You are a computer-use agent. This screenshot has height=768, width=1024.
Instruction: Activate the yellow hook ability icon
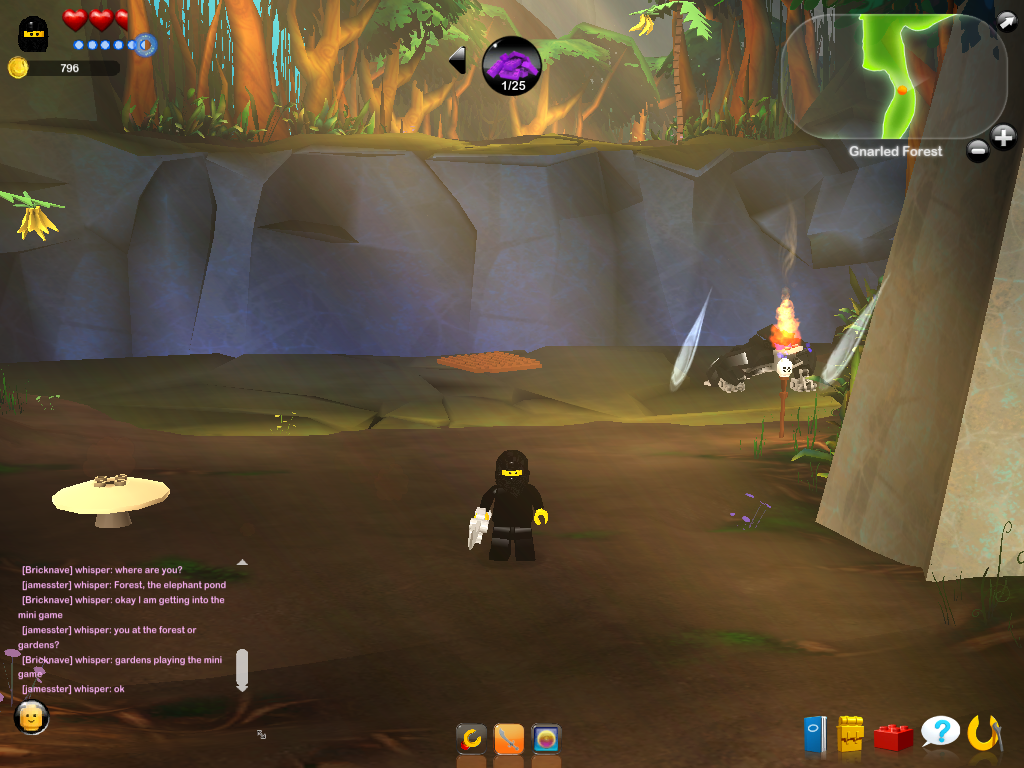click(471, 740)
